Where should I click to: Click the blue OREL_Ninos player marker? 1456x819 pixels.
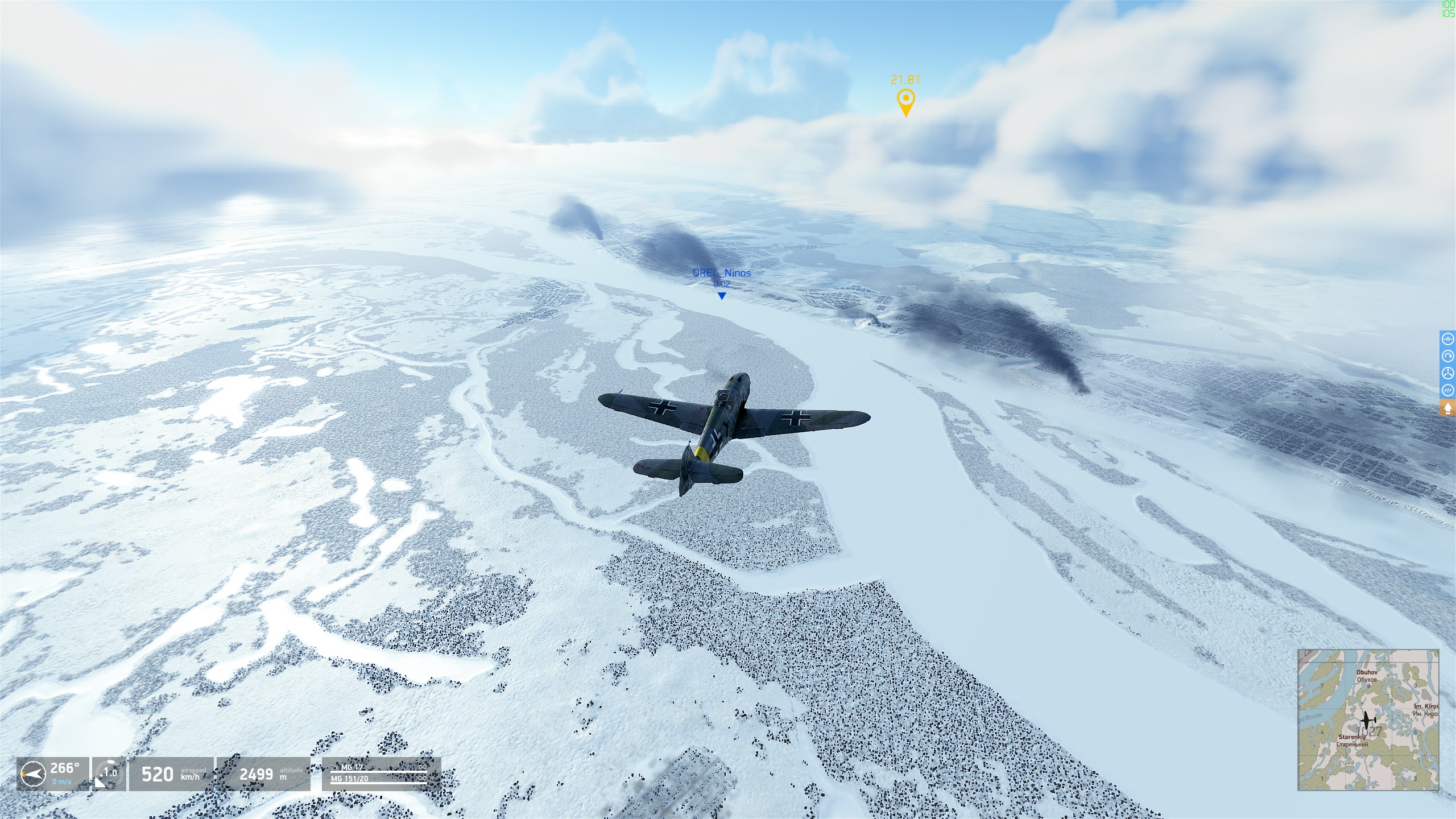click(x=722, y=296)
